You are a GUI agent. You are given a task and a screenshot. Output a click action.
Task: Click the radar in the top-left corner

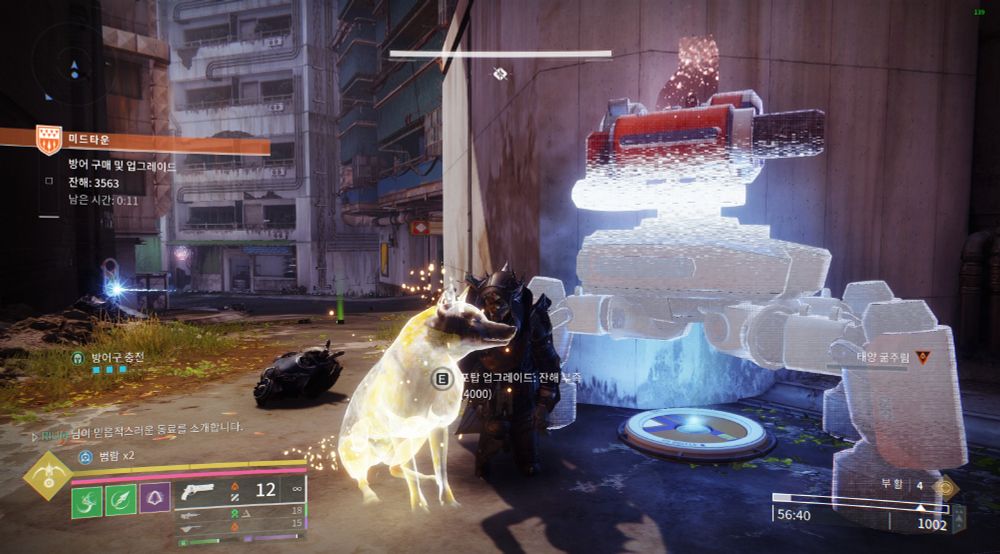click(x=70, y=66)
